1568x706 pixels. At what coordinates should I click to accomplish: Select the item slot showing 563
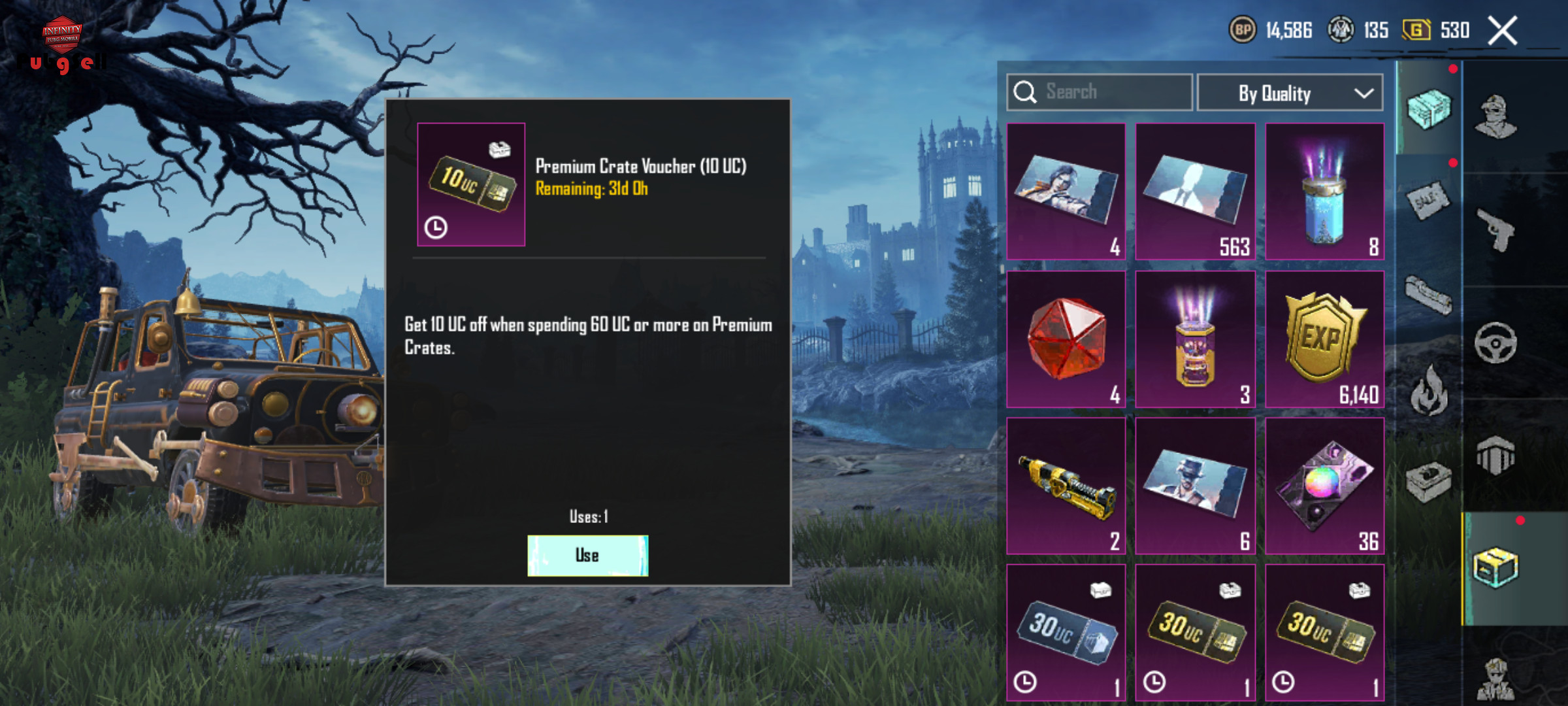pyautogui.click(x=1195, y=192)
